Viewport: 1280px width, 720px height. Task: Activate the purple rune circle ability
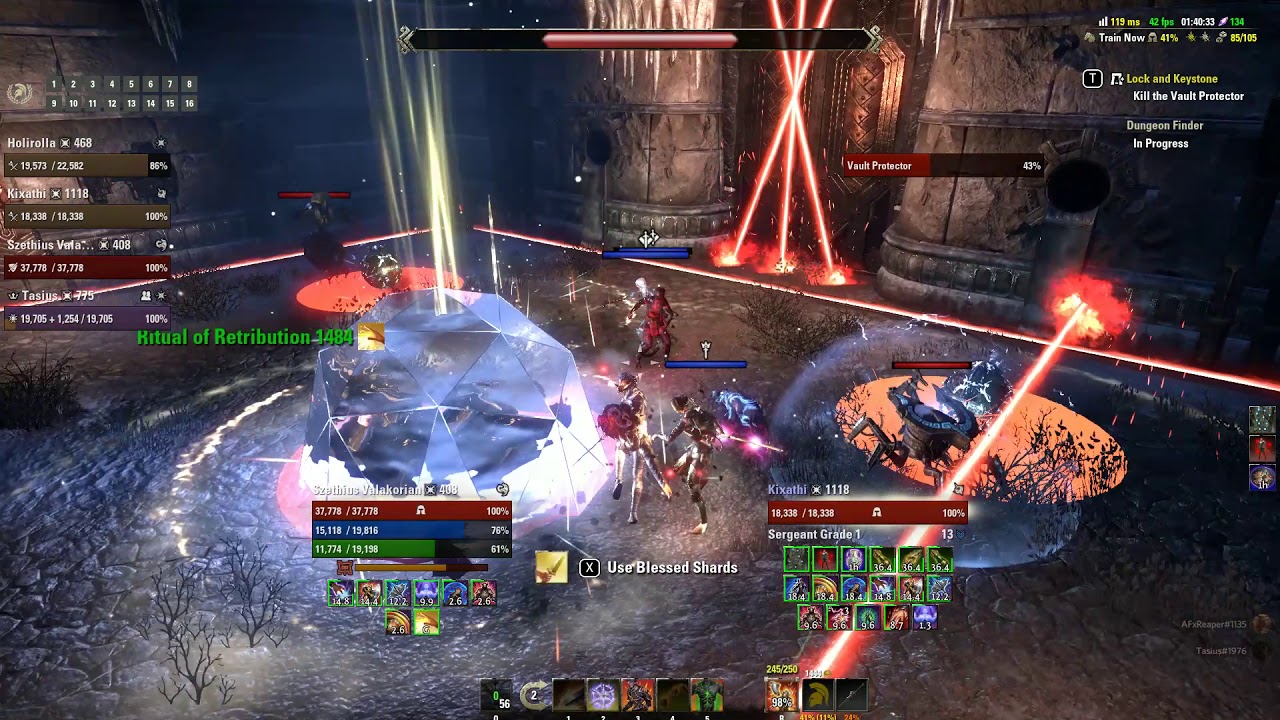coord(603,694)
